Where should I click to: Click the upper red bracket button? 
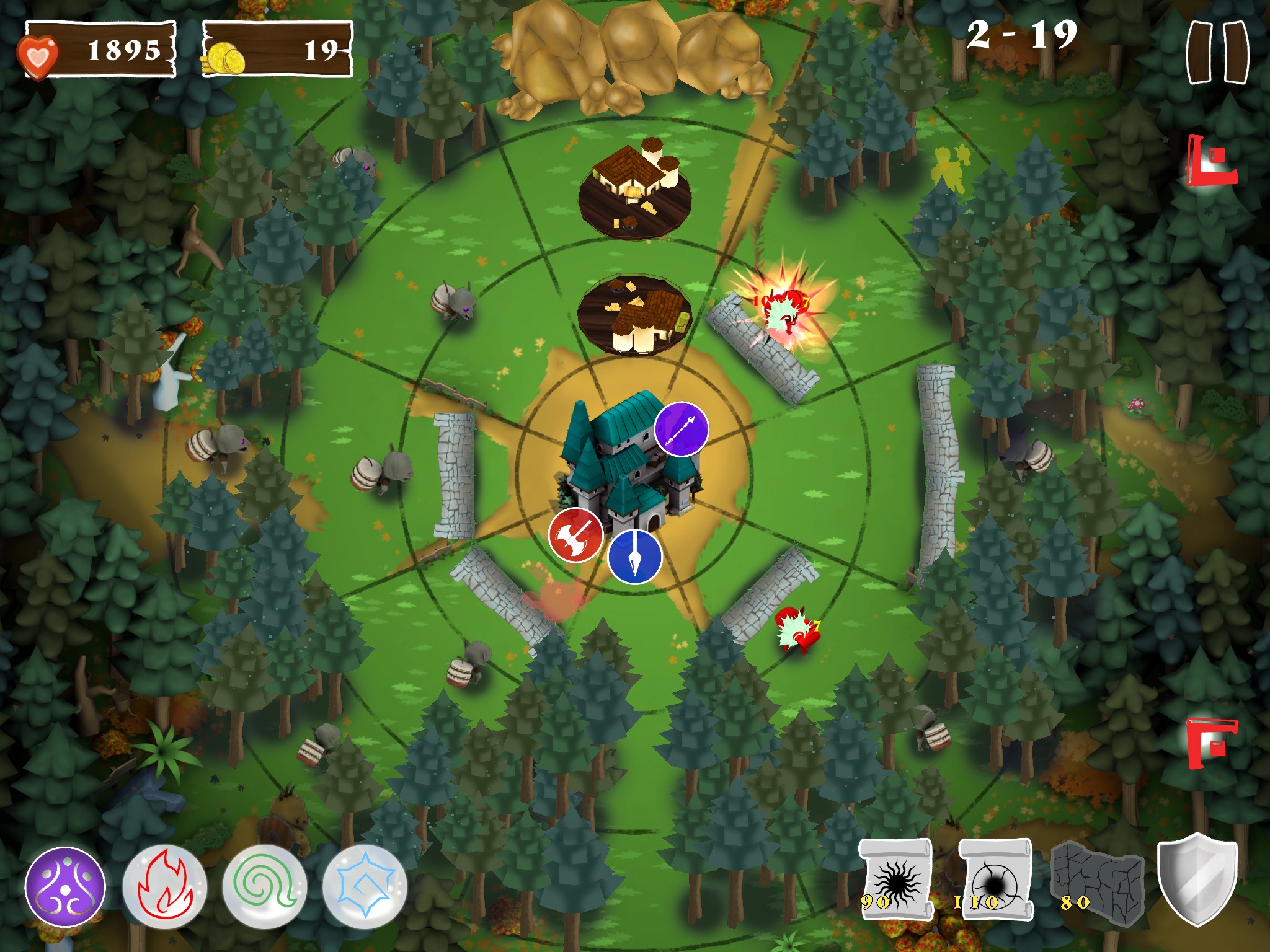tap(1210, 161)
